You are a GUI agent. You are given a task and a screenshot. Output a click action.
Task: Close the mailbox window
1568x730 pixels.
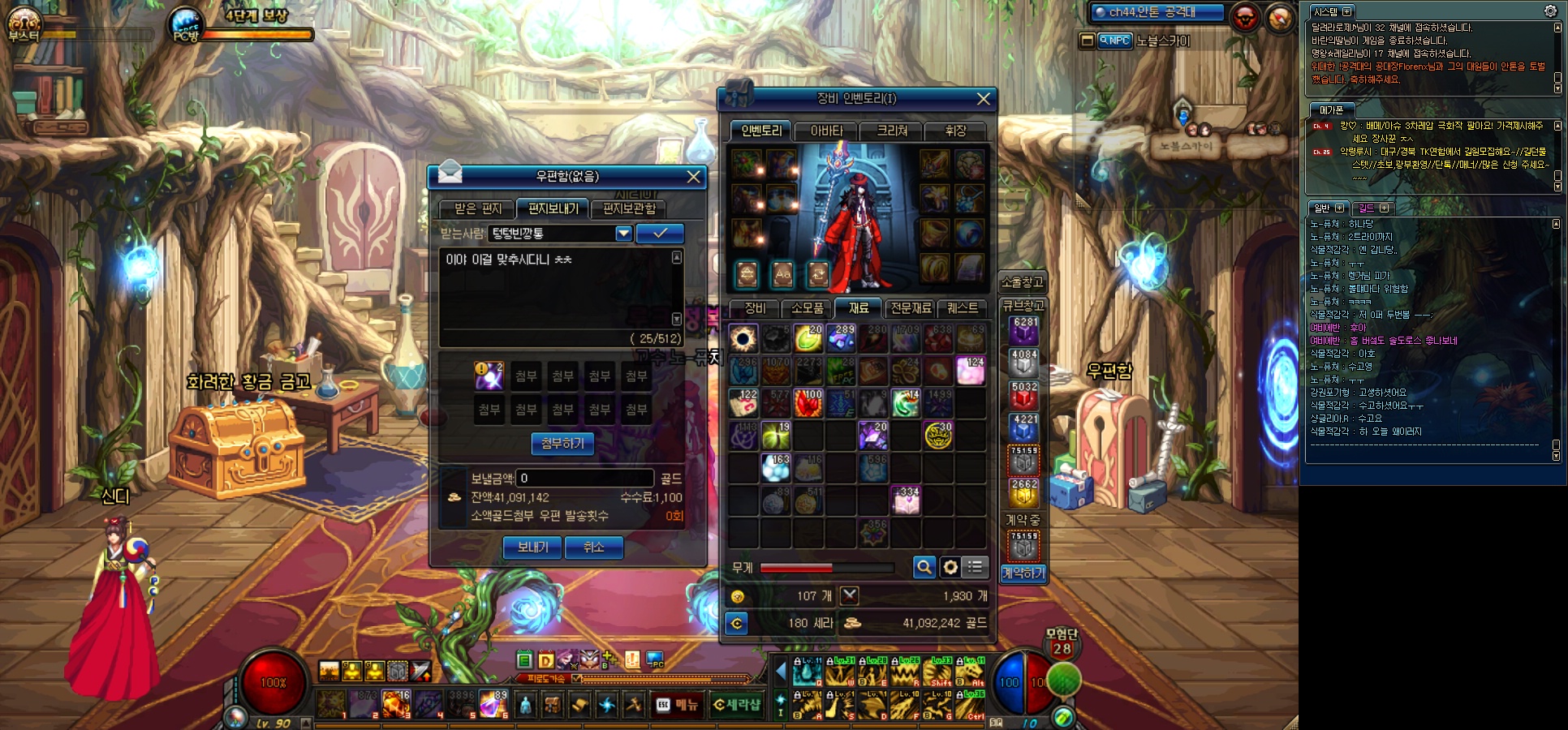(694, 177)
